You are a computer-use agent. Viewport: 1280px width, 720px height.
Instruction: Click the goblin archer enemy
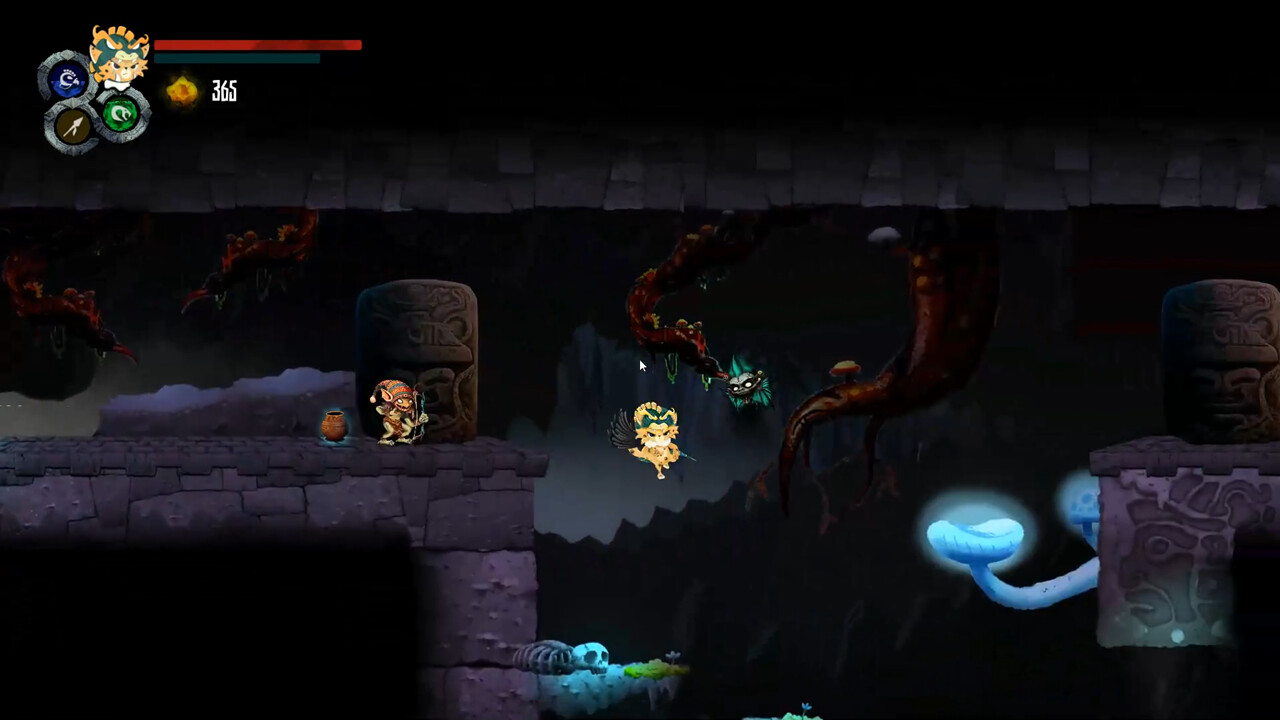[x=400, y=410]
